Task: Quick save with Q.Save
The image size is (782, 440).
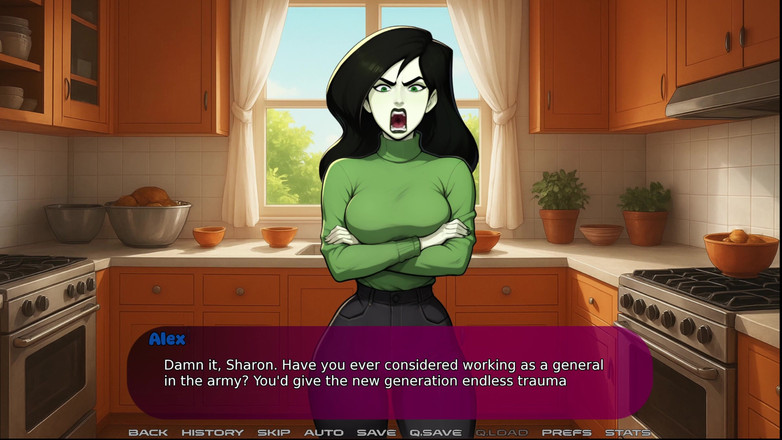Action: 435,432
